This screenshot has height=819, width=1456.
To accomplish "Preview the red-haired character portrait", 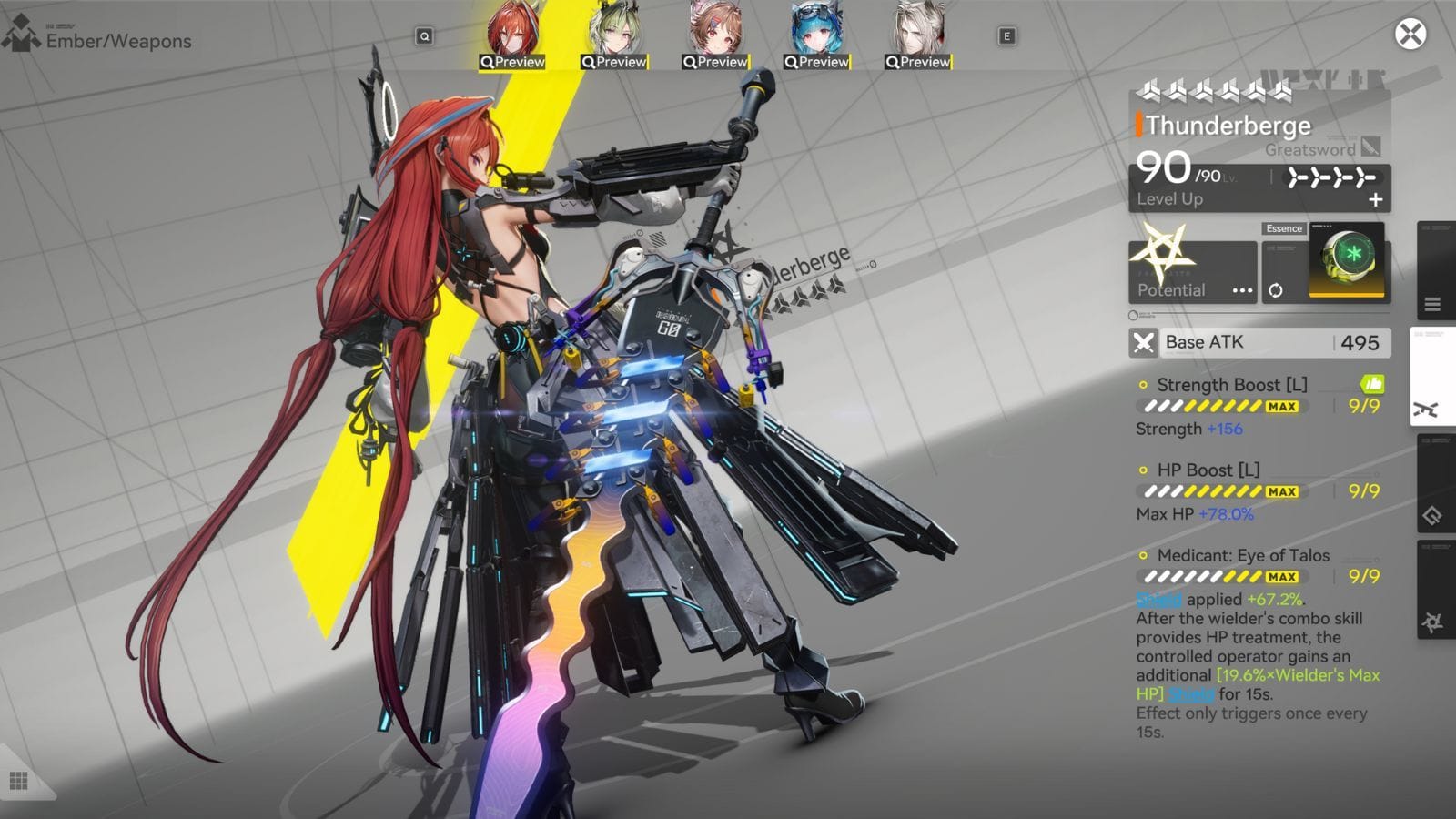I will pyautogui.click(x=513, y=30).
